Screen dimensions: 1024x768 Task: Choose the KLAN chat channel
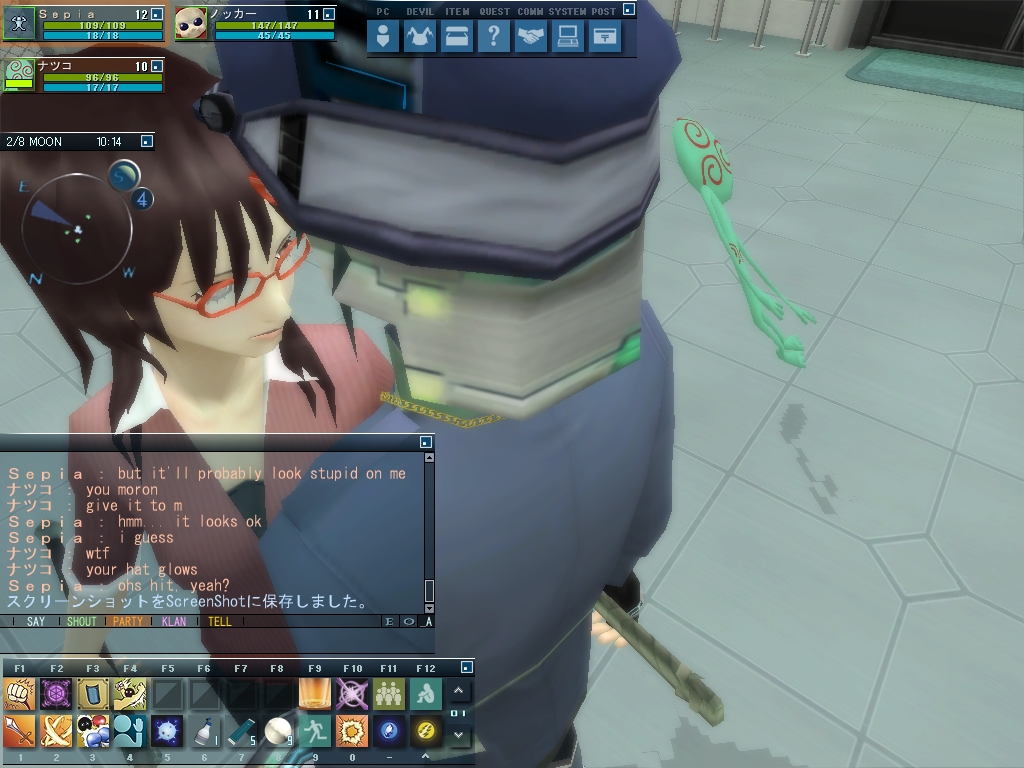pyautogui.click(x=174, y=621)
